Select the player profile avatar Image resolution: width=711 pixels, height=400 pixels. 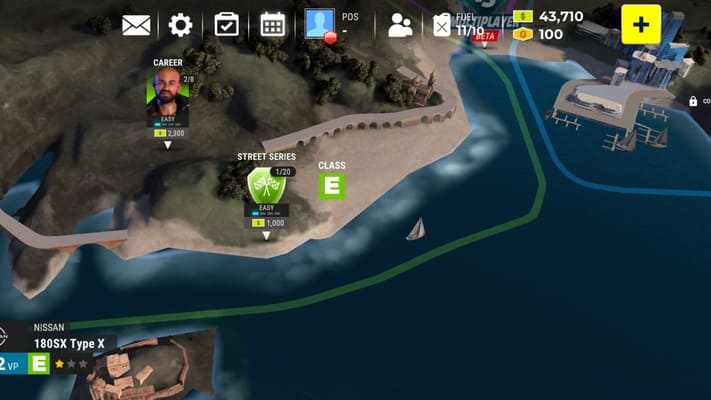click(x=320, y=24)
